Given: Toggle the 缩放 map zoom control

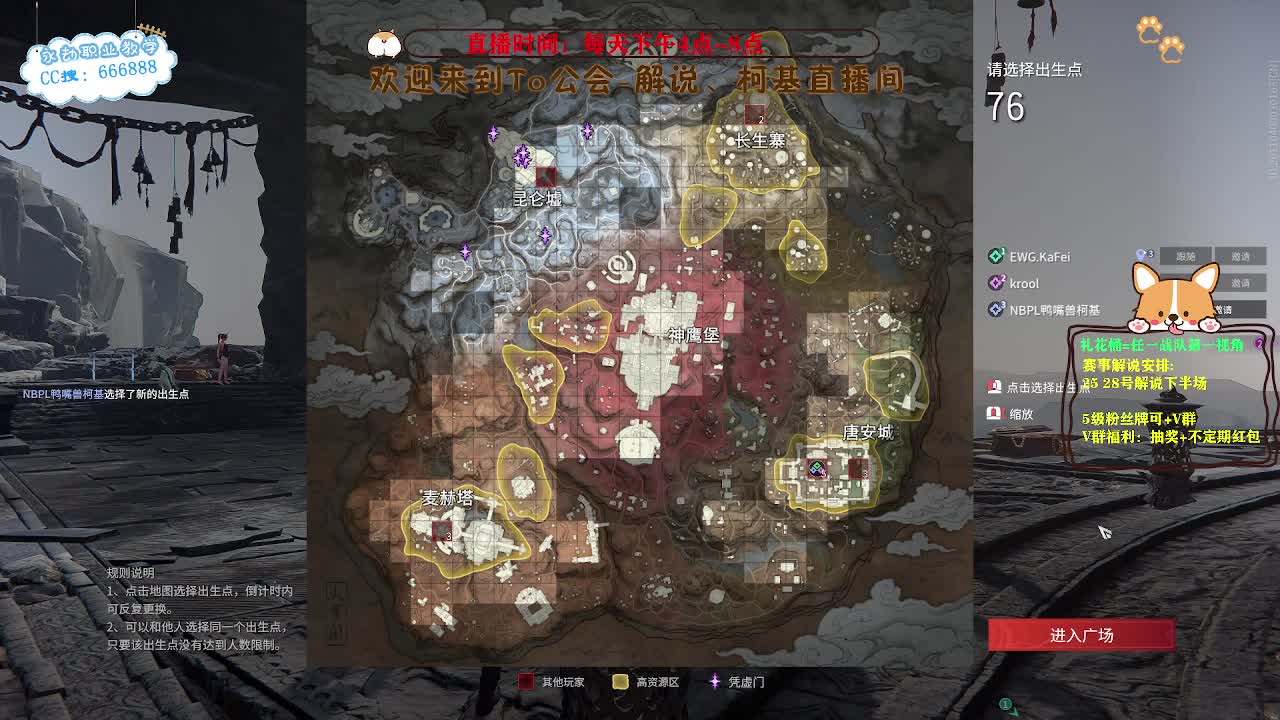Looking at the screenshot, I should [1020, 413].
